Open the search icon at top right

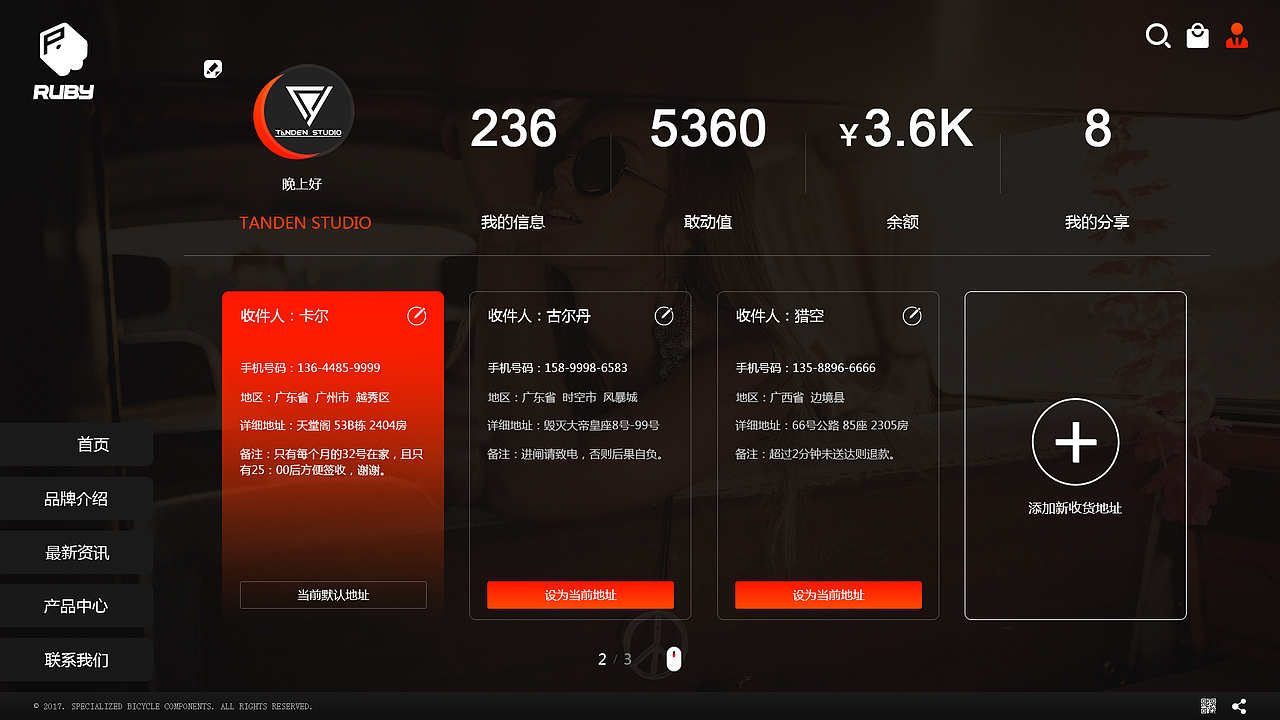[x=1158, y=36]
